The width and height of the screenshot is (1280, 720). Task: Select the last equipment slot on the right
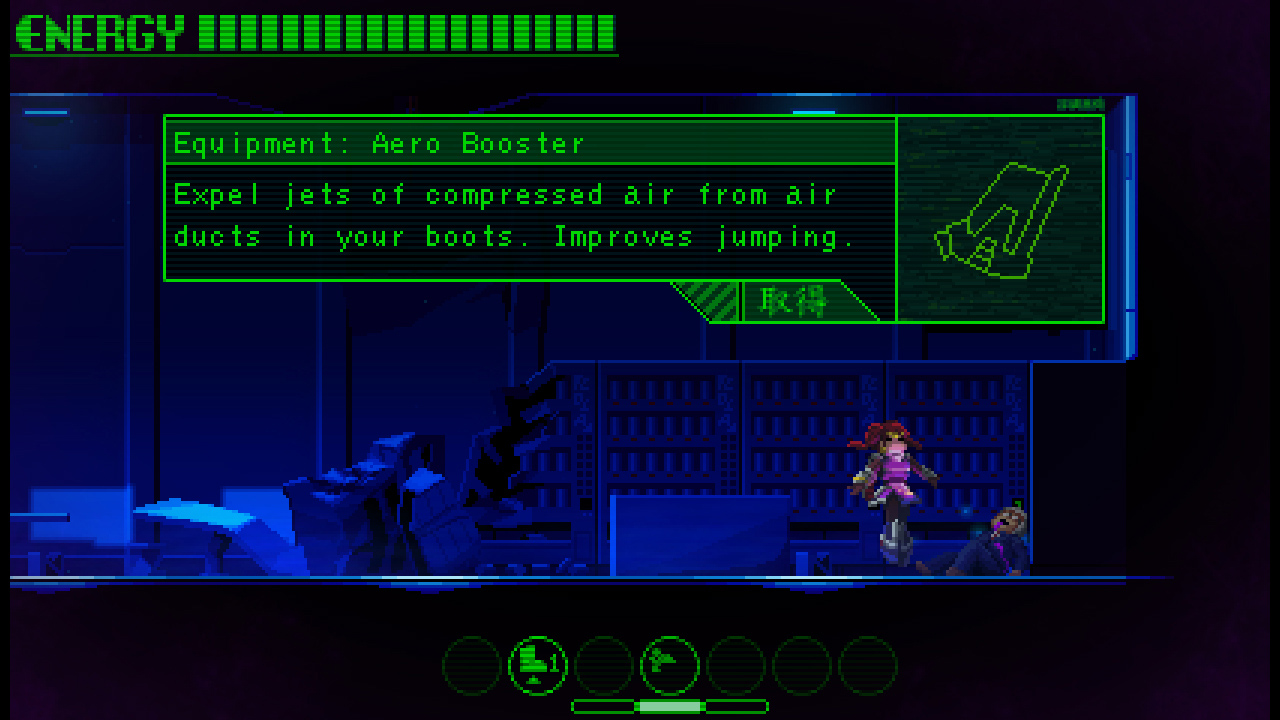[867, 665]
